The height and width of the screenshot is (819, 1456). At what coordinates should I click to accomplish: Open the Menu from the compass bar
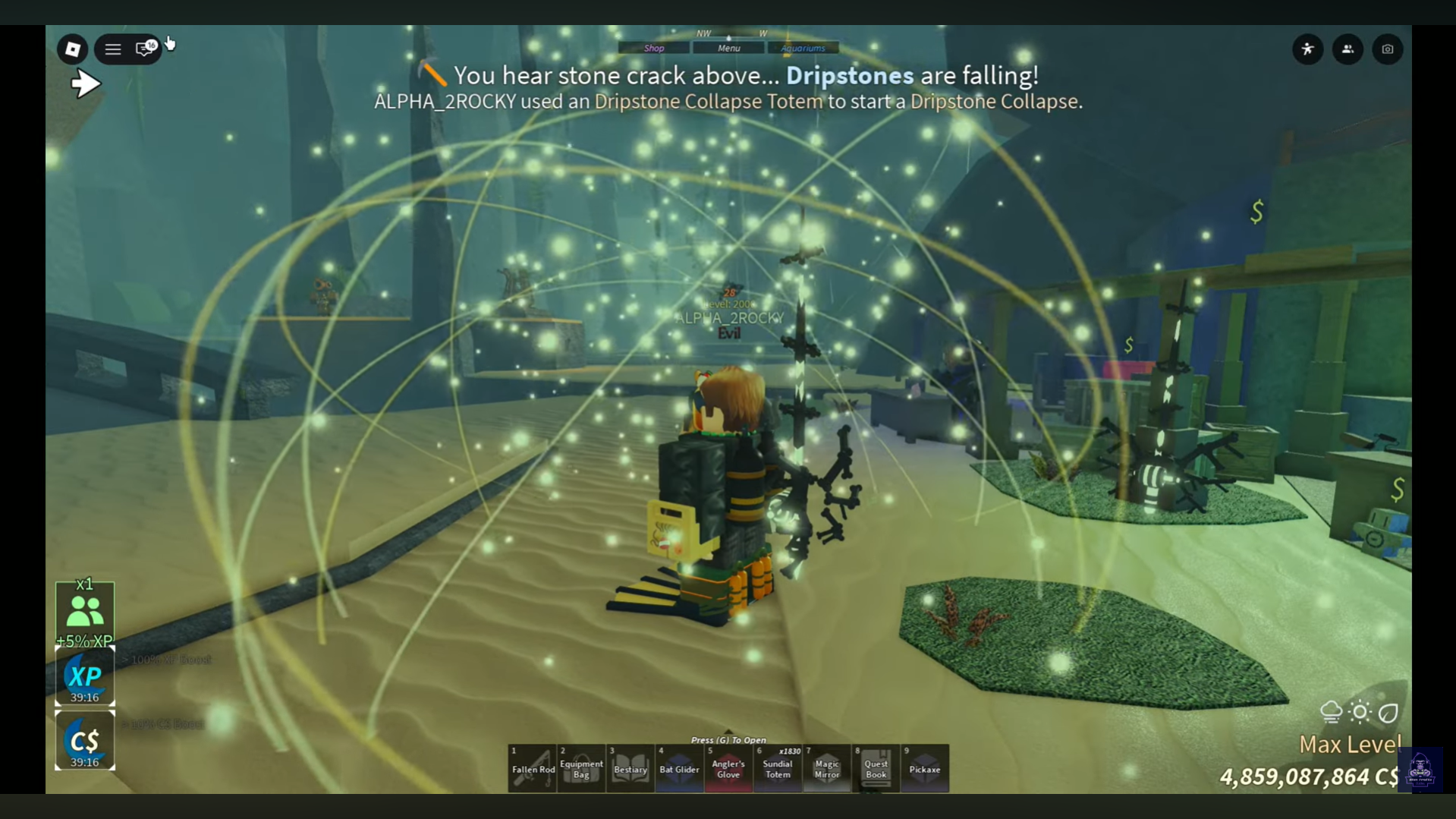(x=728, y=47)
